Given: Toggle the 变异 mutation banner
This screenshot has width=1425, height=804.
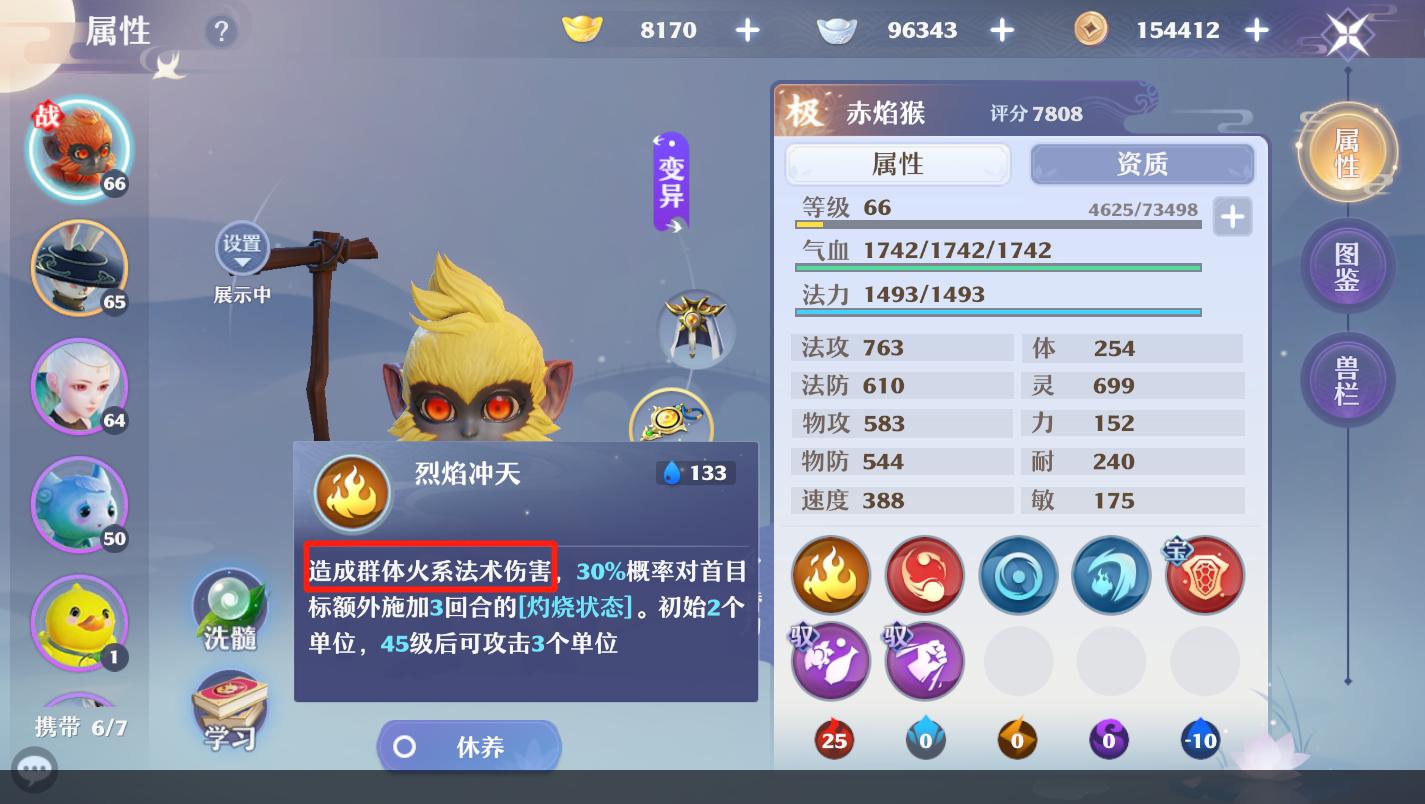Looking at the screenshot, I should [x=668, y=183].
